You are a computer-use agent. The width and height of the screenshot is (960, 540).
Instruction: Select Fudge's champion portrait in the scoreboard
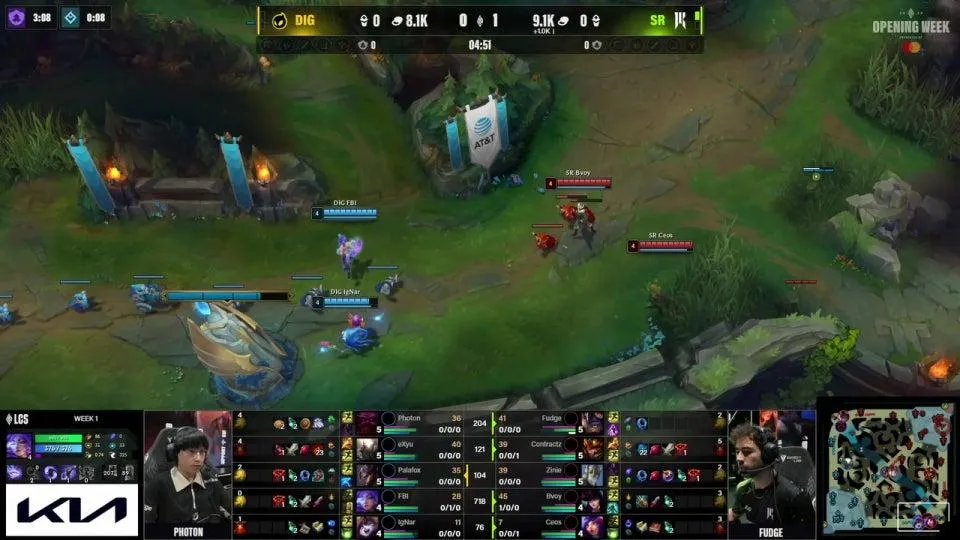[x=594, y=422]
